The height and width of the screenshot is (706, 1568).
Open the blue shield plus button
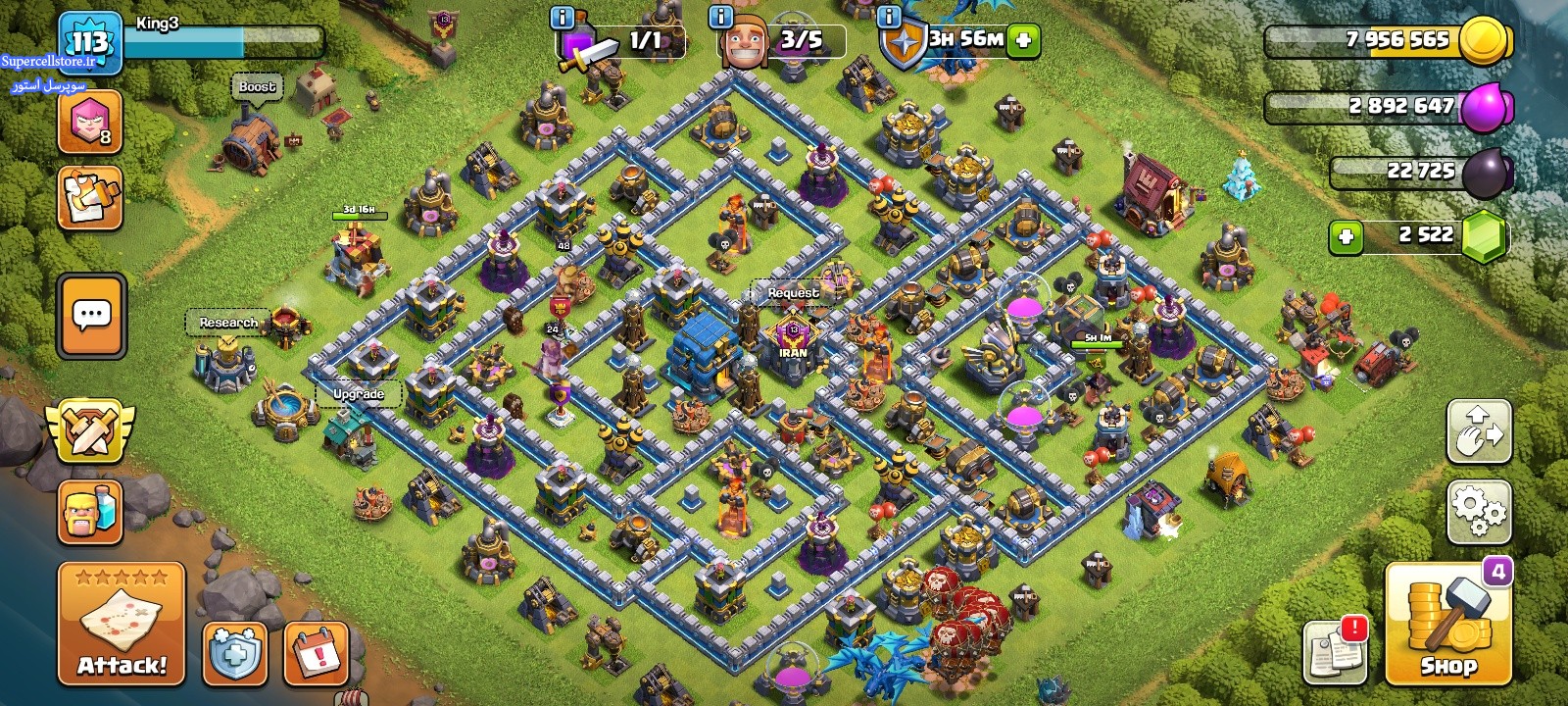coord(235,653)
